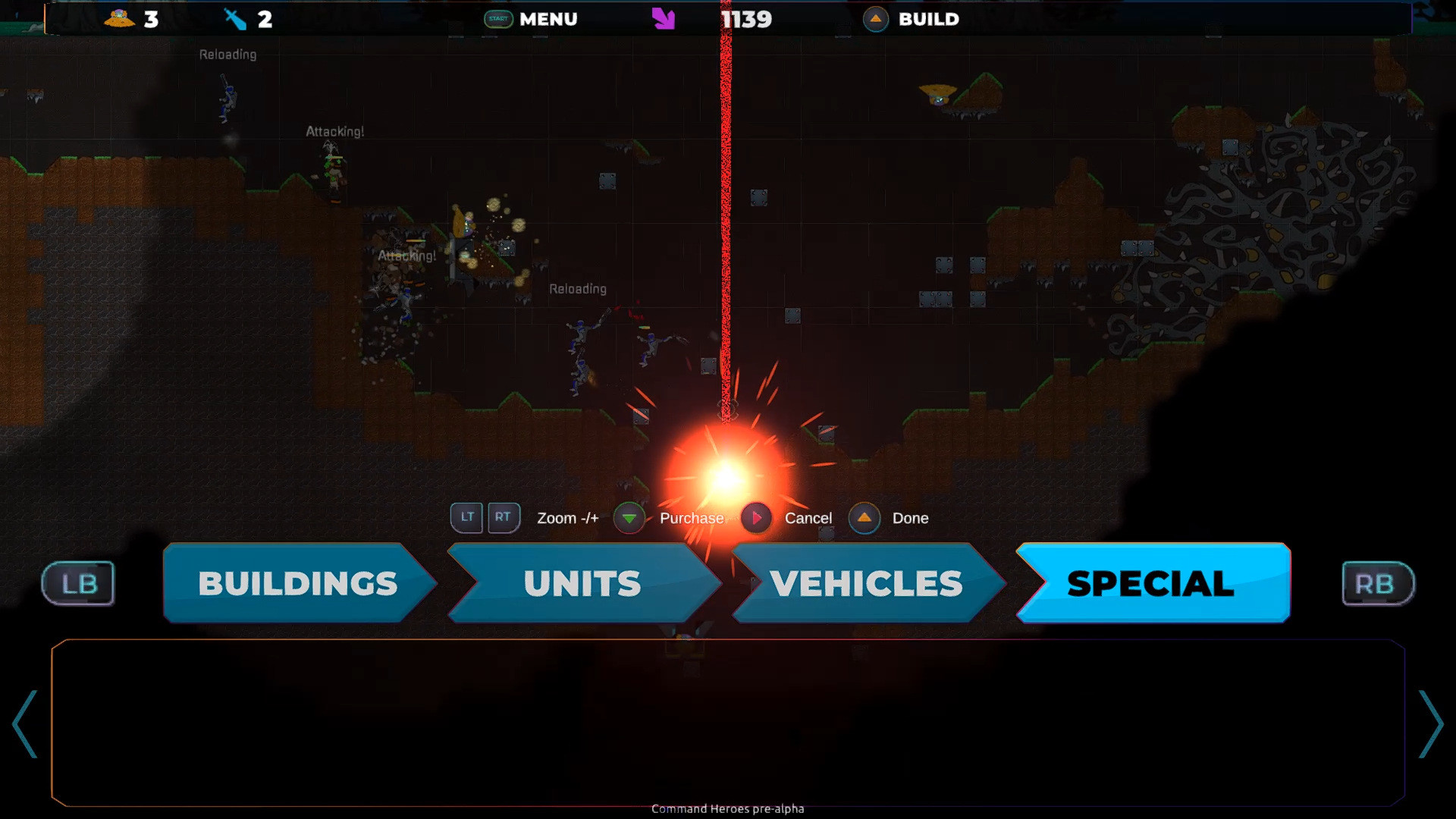
Task: Click the LB tab cycle control
Action: (x=77, y=583)
